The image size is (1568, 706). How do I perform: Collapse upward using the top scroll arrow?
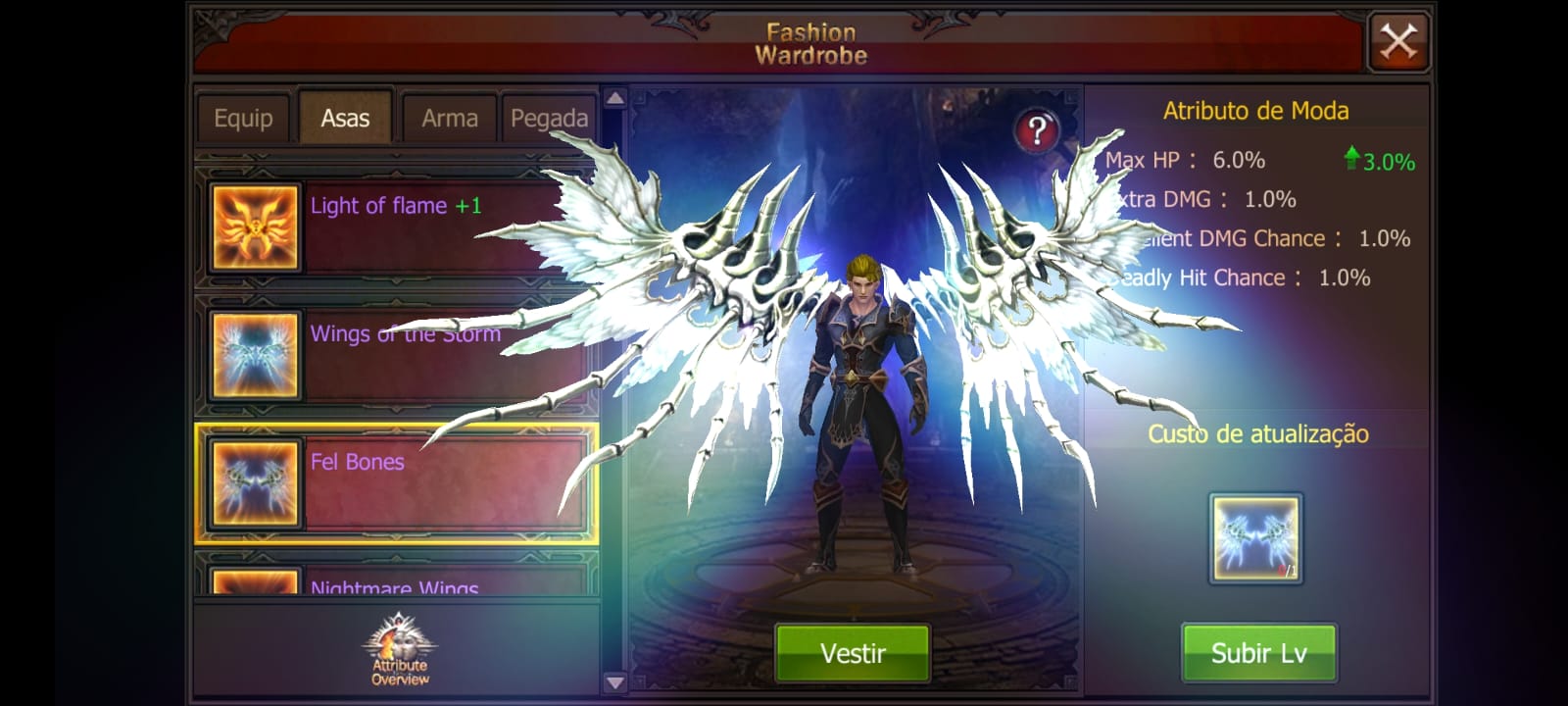click(x=614, y=98)
